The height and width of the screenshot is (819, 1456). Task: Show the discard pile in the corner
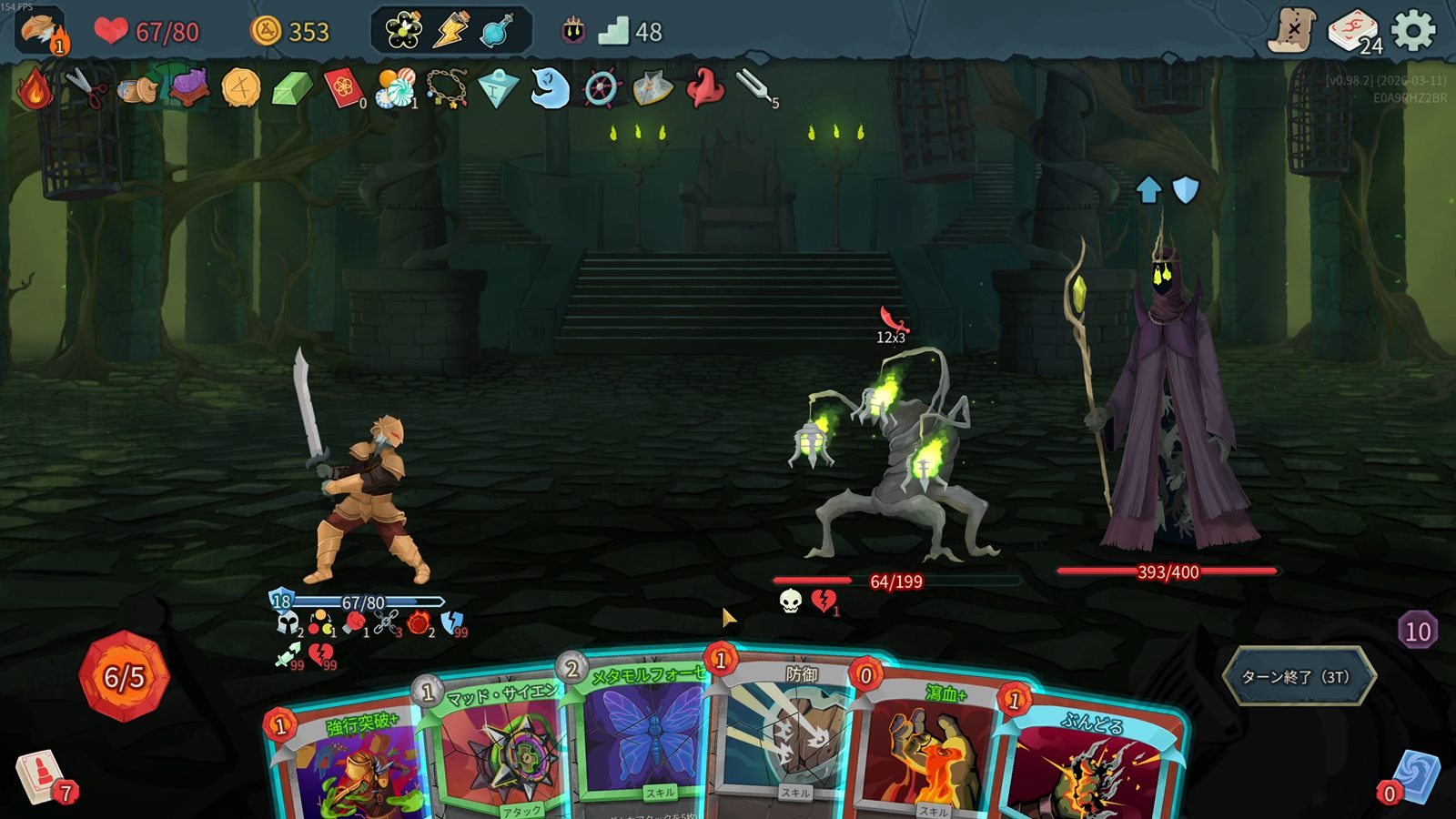tap(1415, 778)
